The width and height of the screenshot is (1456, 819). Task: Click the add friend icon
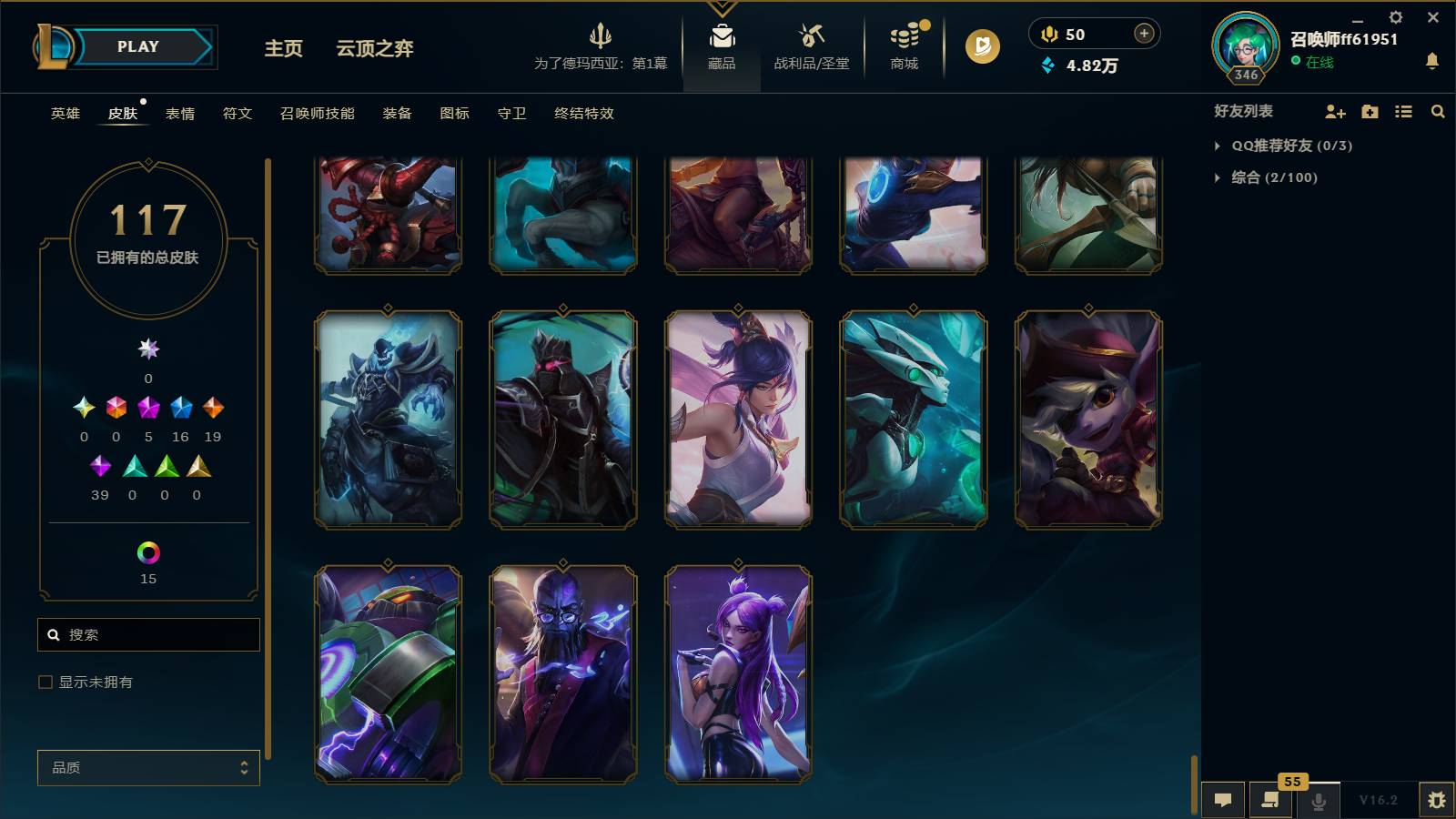[1334, 111]
